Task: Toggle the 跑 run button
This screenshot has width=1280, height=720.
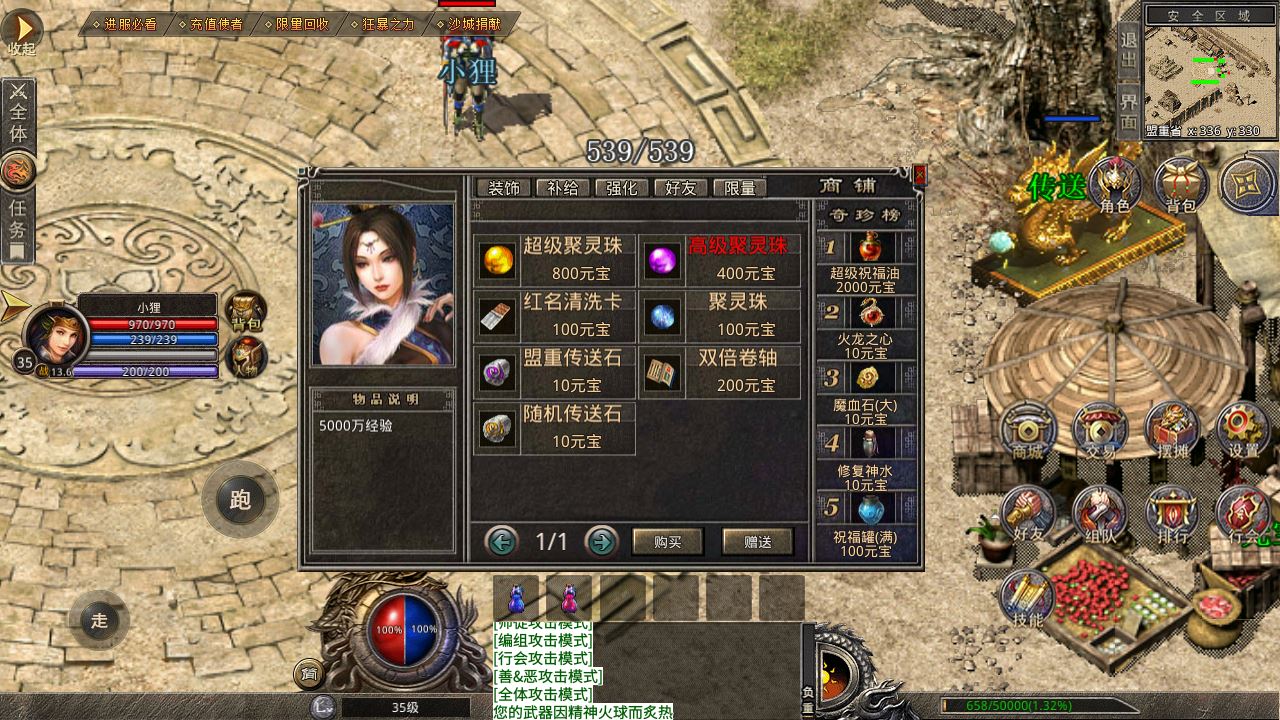Action: tap(240, 499)
